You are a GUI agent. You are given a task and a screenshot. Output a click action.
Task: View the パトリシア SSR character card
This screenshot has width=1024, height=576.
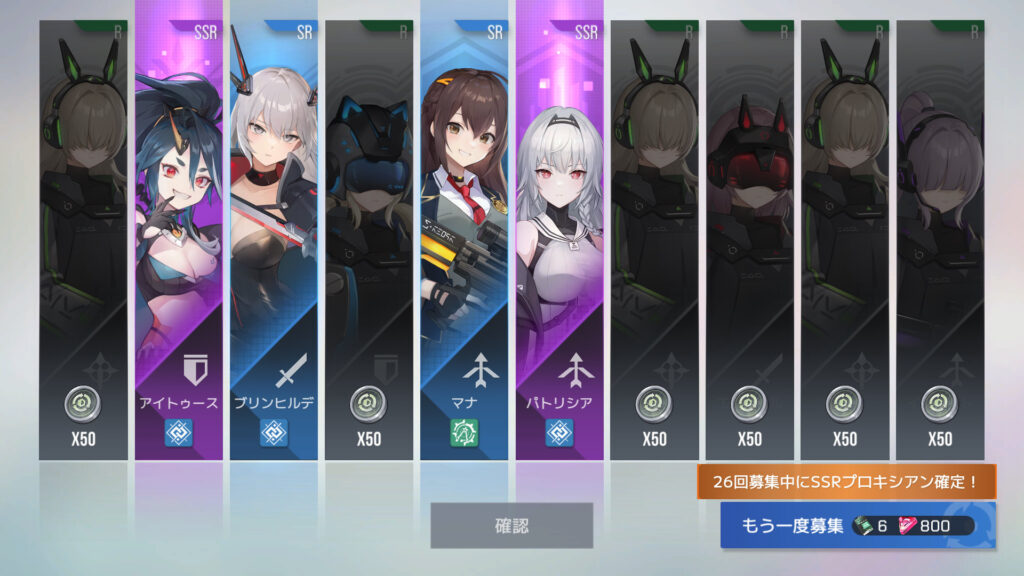point(560,240)
